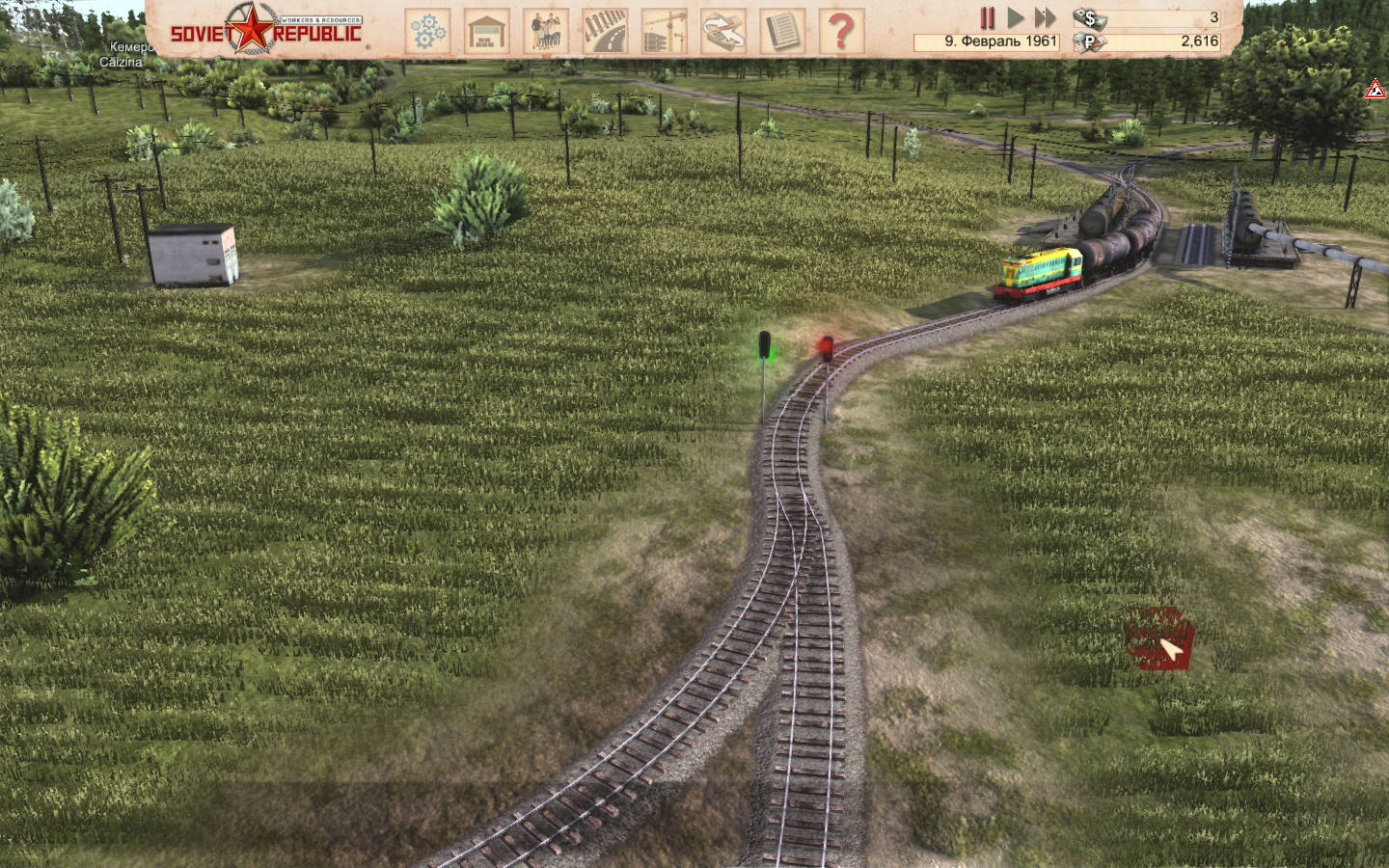Set game to normal play speed
Screen dimensions: 1389x868
click(1015, 17)
